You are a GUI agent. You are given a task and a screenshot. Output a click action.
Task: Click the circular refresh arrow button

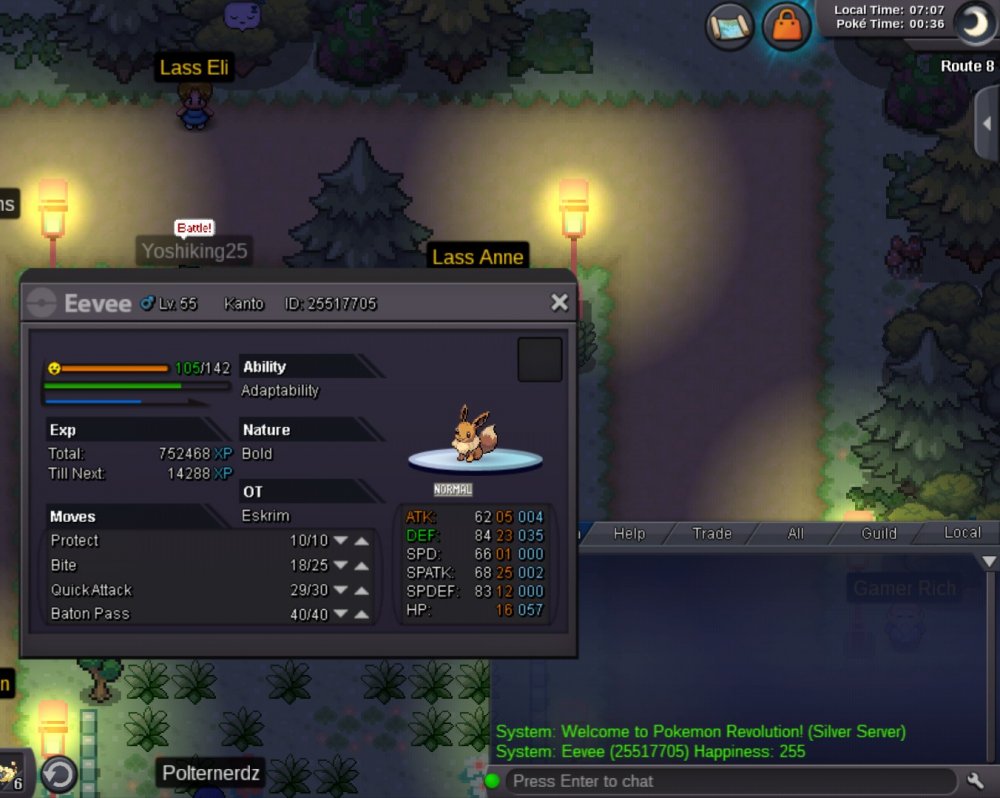point(59,774)
